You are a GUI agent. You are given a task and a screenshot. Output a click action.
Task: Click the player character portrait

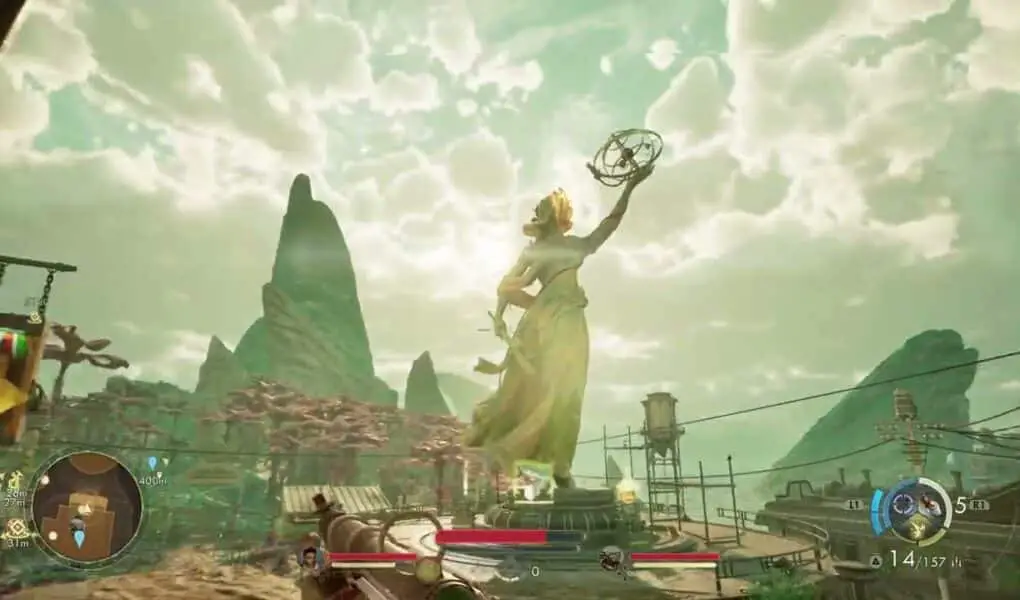(x=311, y=557)
